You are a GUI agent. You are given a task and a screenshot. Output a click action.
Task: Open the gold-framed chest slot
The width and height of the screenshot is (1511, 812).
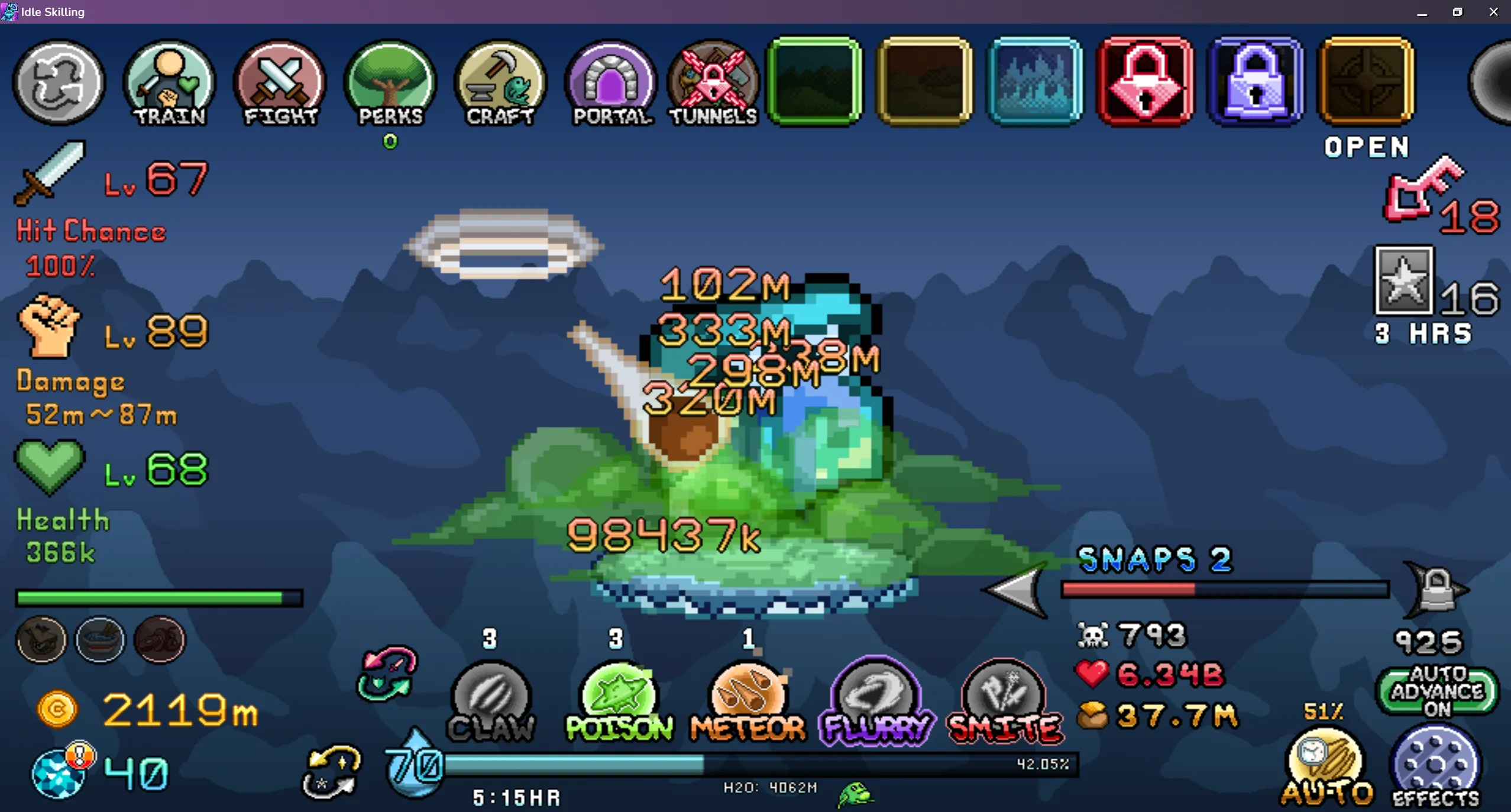(x=1366, y=82)
